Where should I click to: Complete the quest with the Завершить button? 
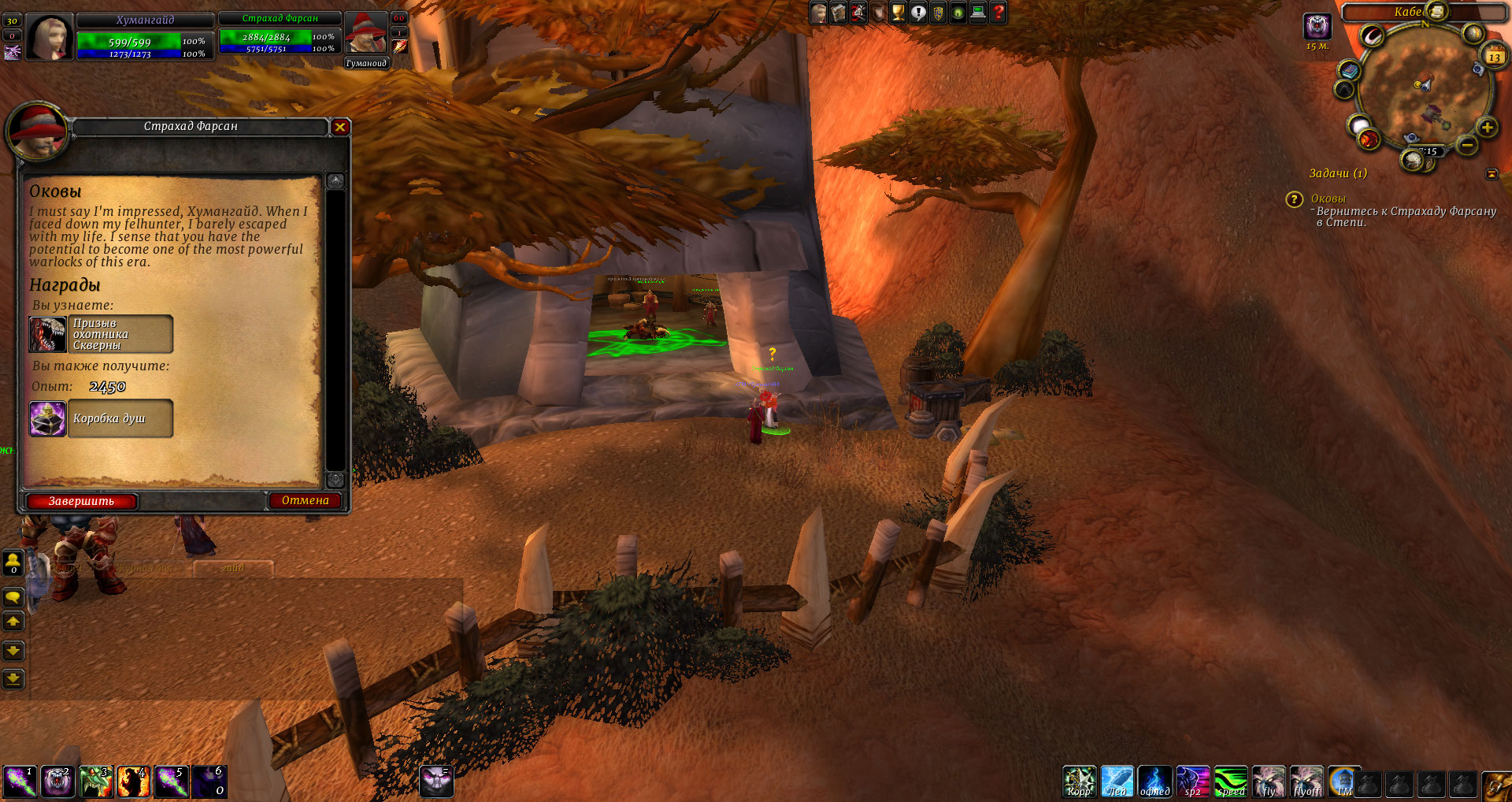[x=82, y=501]
